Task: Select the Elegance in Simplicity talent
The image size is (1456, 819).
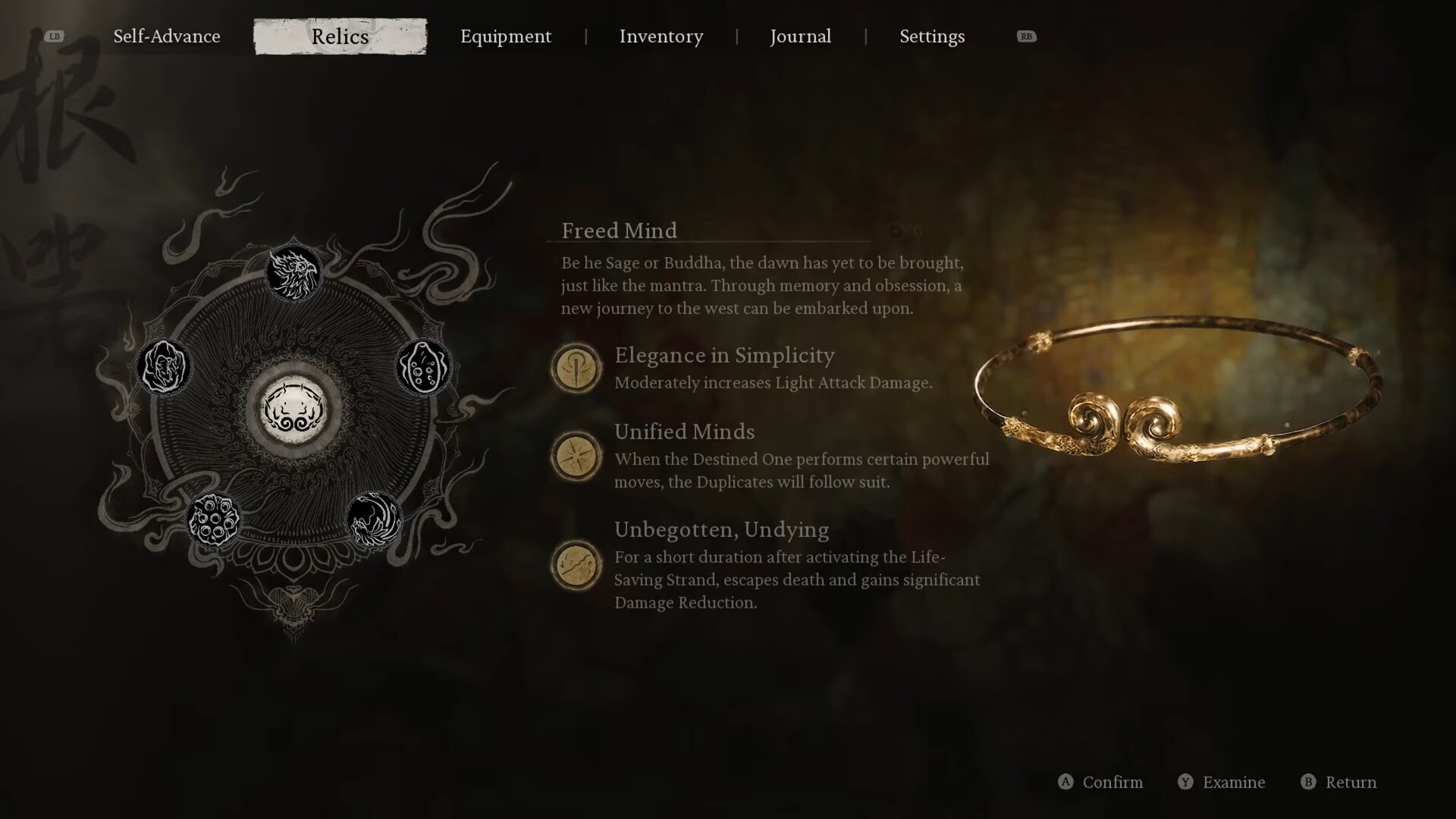Action: (x=576, y=369)
